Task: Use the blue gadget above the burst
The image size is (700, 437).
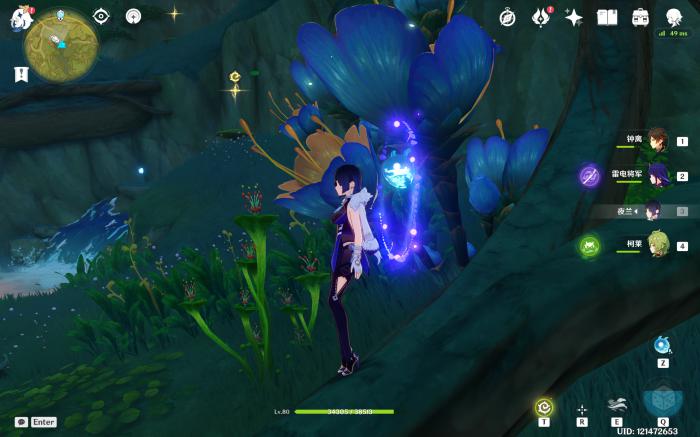Action: pyautogui.click(x=662, y=345)
